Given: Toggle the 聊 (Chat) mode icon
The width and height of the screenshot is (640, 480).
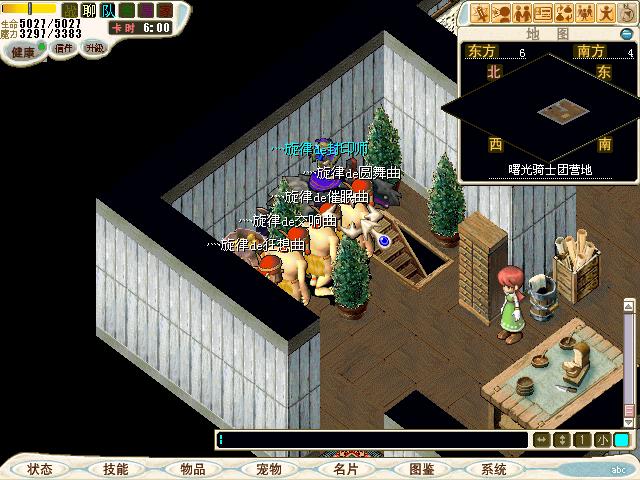Looking at the screenshot, I should (88, 10).
